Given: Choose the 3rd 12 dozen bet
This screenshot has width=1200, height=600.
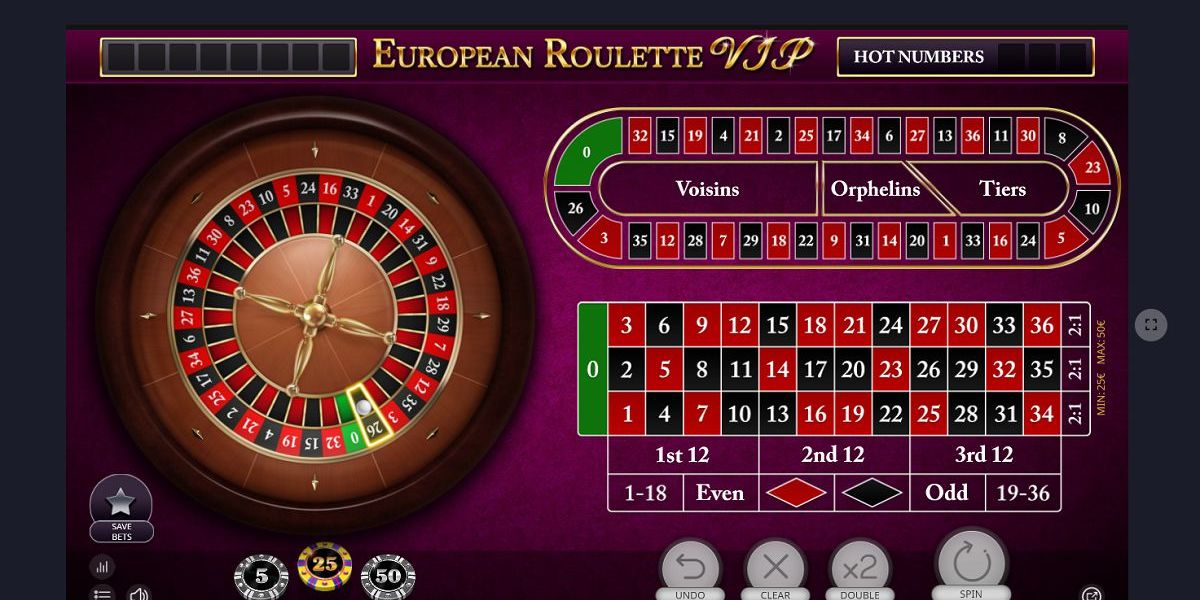Looking at the screenshot, I should pos(984,455).
